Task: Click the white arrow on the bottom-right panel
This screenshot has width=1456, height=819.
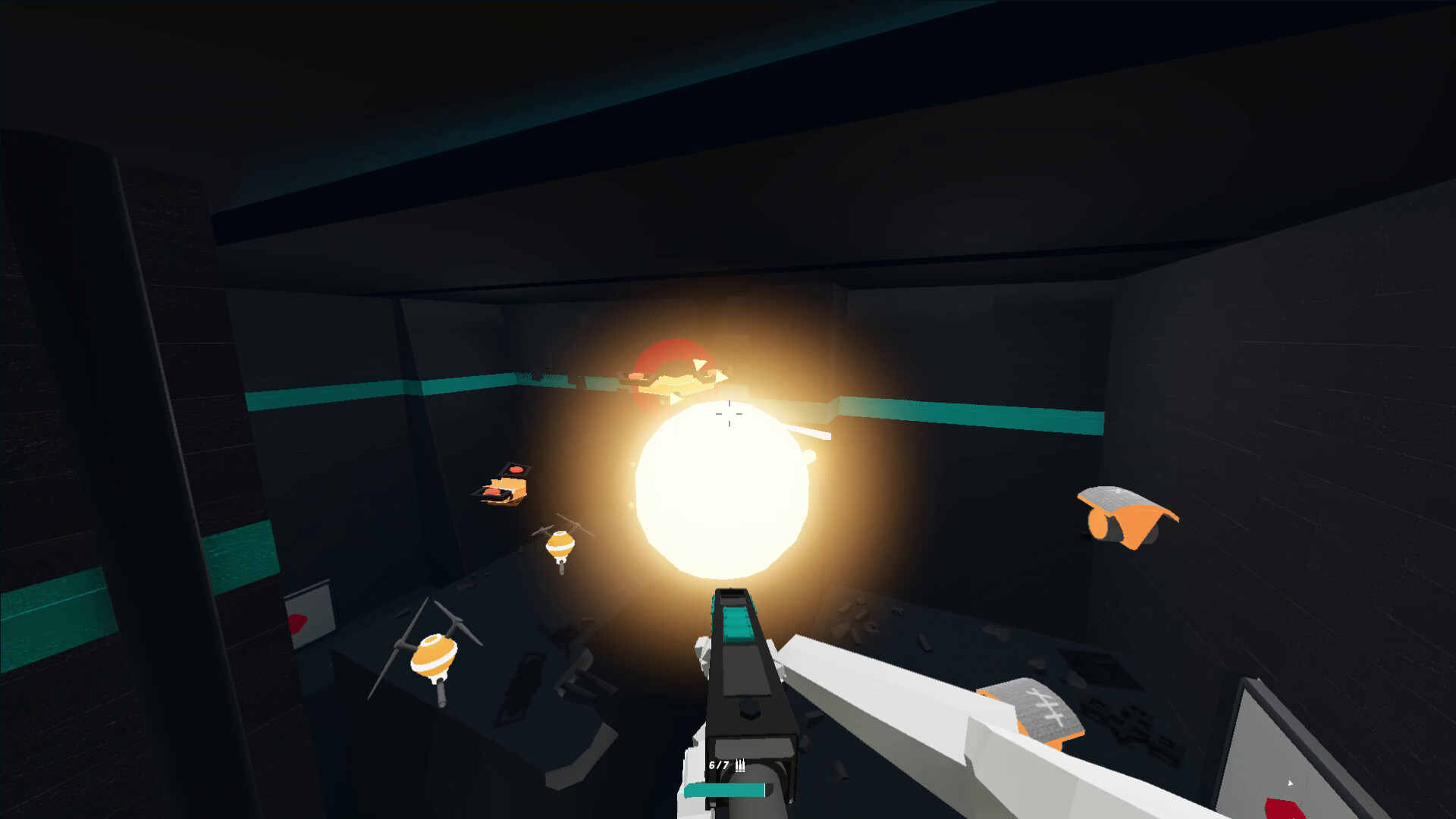Action: [1289, 784]
